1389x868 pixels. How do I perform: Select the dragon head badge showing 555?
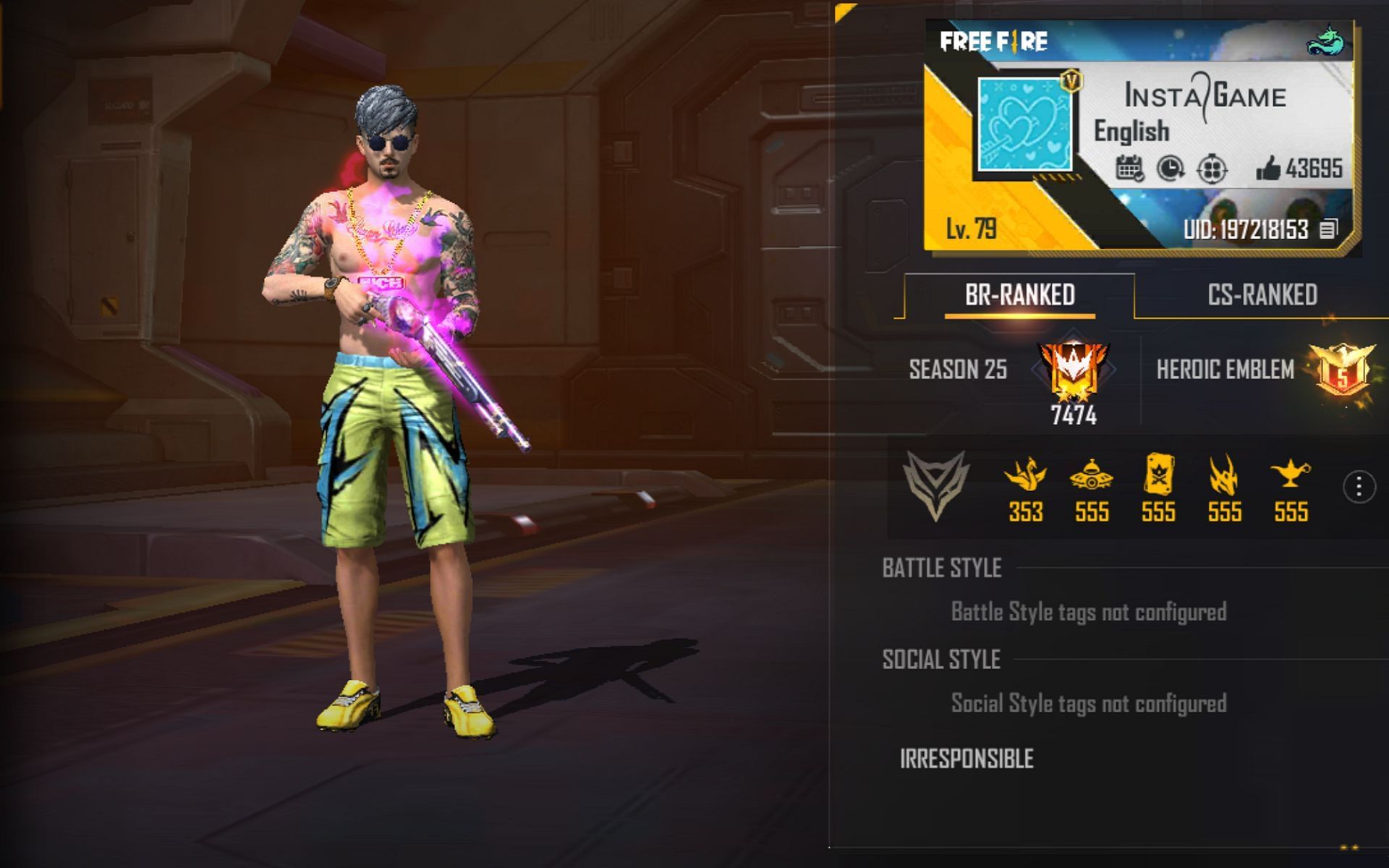pos(1223,474)
